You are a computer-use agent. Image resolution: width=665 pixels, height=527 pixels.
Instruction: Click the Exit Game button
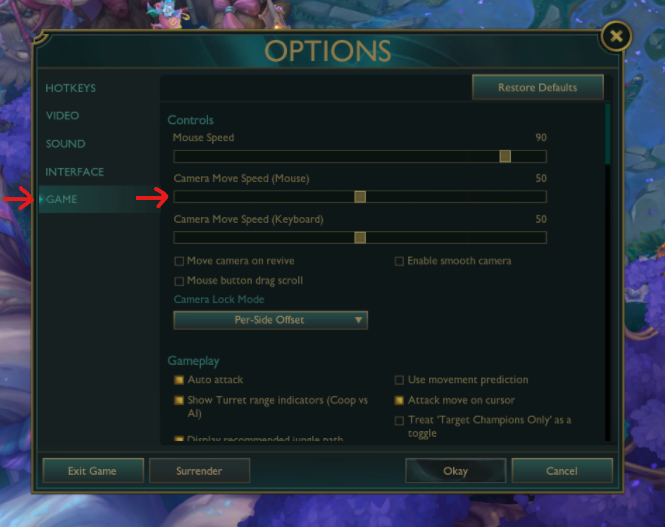point(92,471)
